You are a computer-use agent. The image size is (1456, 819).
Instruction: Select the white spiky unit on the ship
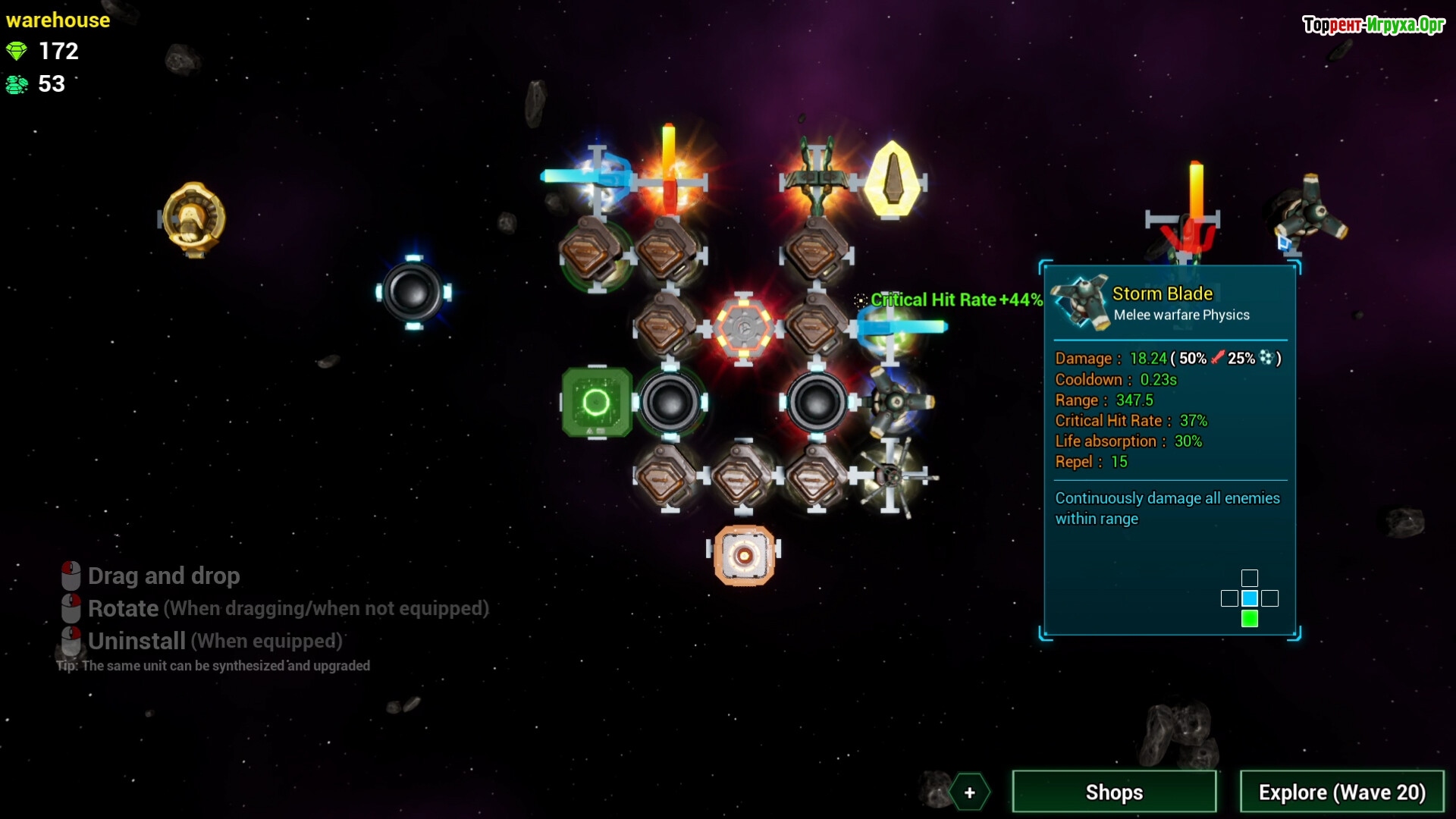tap(893, 476)
